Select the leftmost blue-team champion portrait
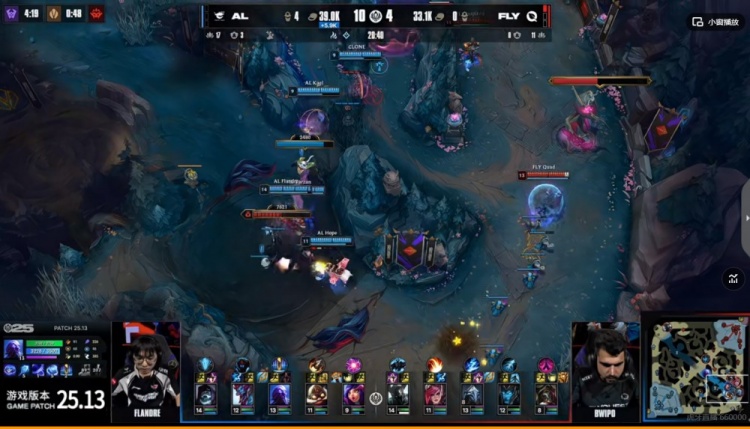 (206, 394)
